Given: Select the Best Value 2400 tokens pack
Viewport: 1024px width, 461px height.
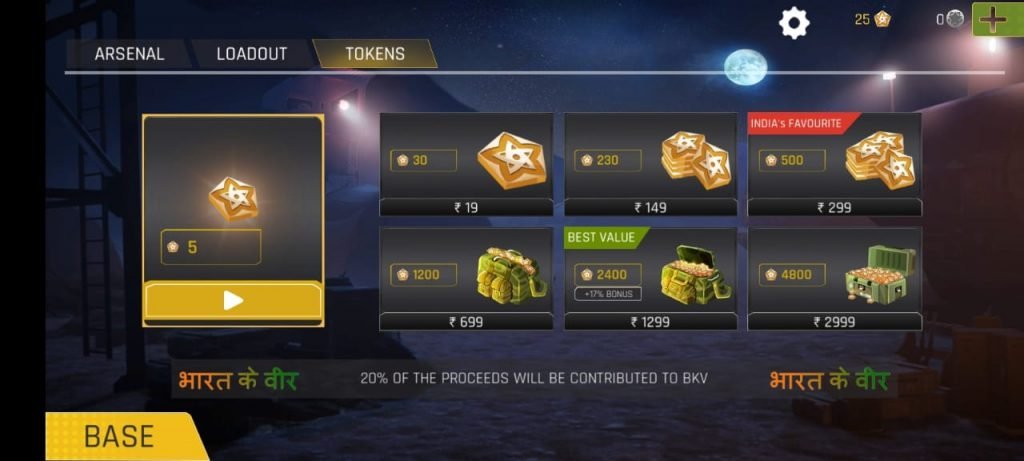Looking at the screenshot, I should 651,279.
